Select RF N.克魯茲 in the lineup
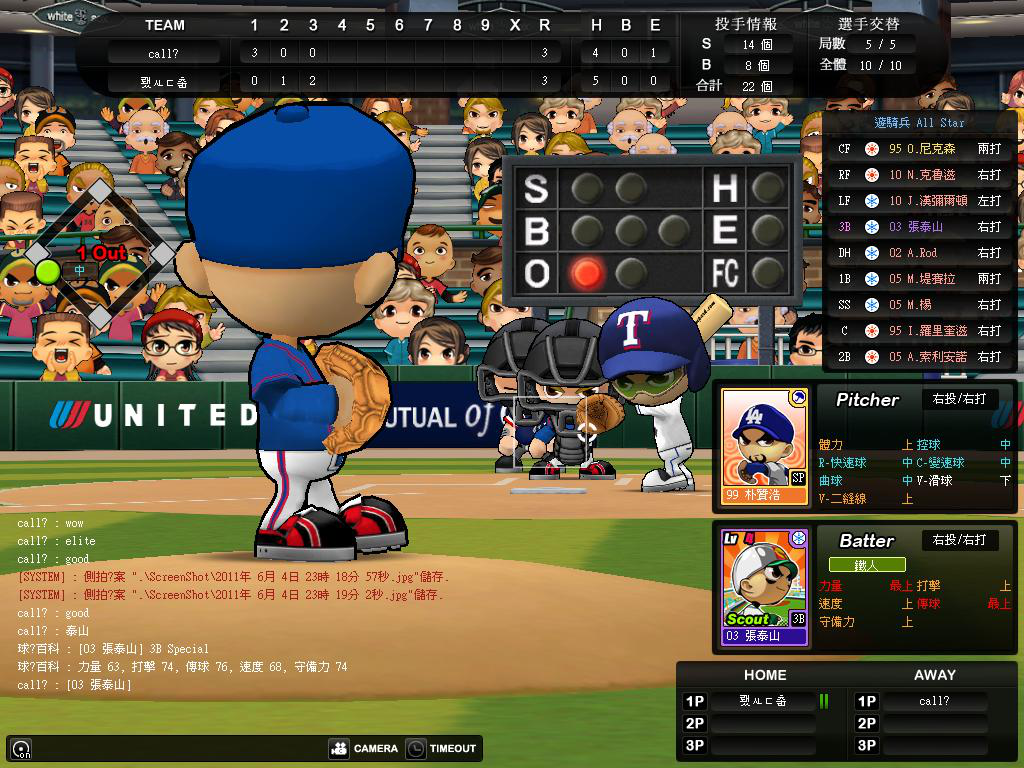 (x=920, y=175)
